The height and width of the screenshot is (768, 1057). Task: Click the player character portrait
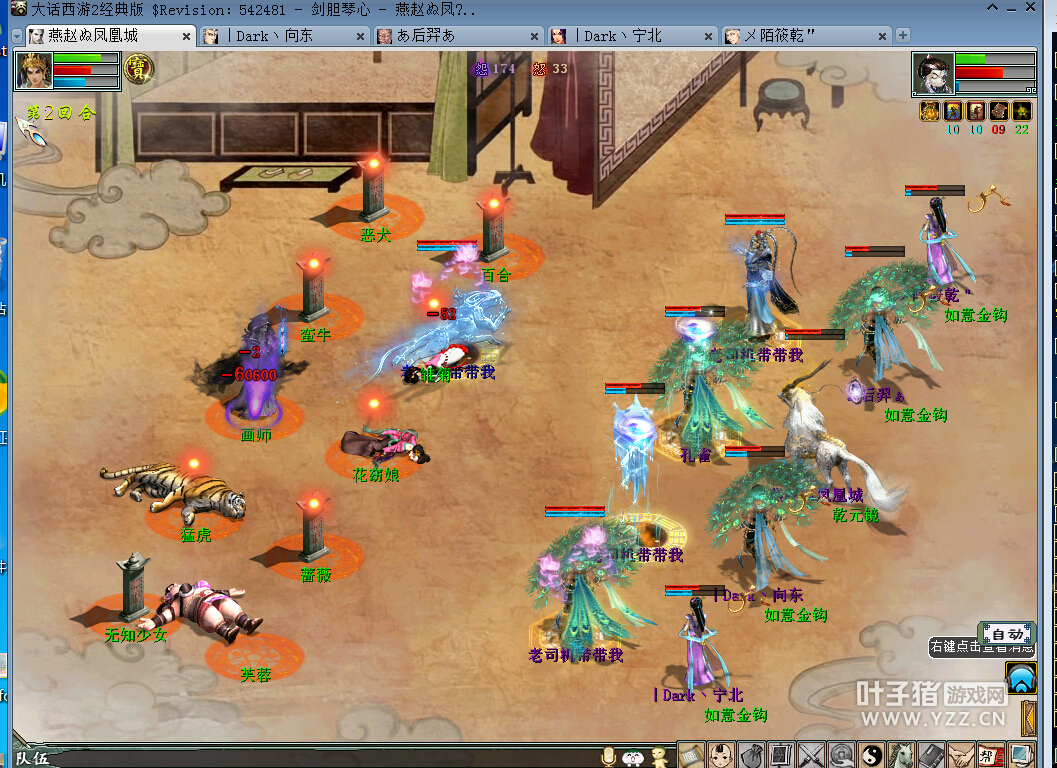tap(34, 71)
